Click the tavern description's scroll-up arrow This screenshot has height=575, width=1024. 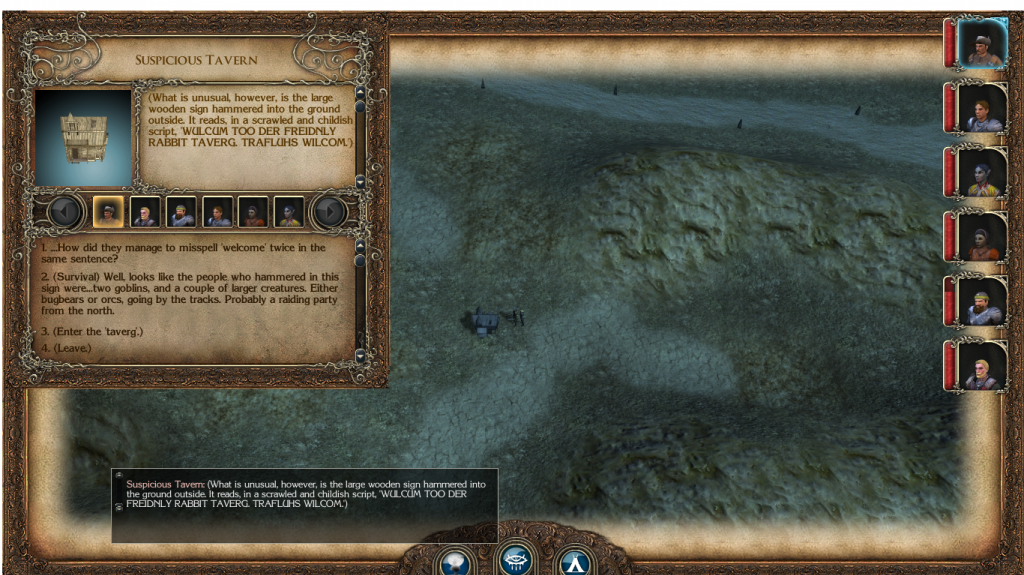point(360,93)
